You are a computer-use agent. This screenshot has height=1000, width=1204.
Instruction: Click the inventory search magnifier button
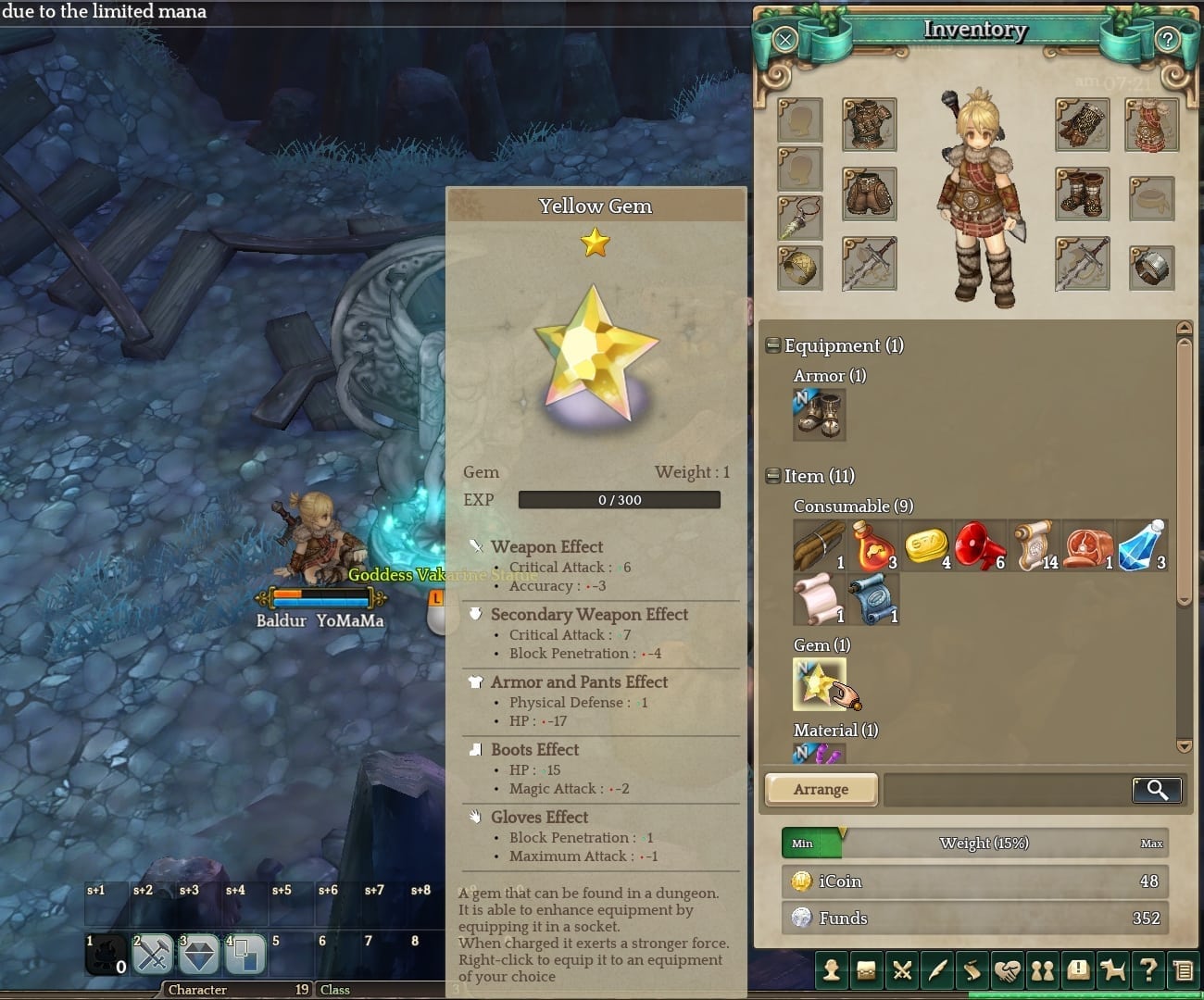pos(1157,789)
